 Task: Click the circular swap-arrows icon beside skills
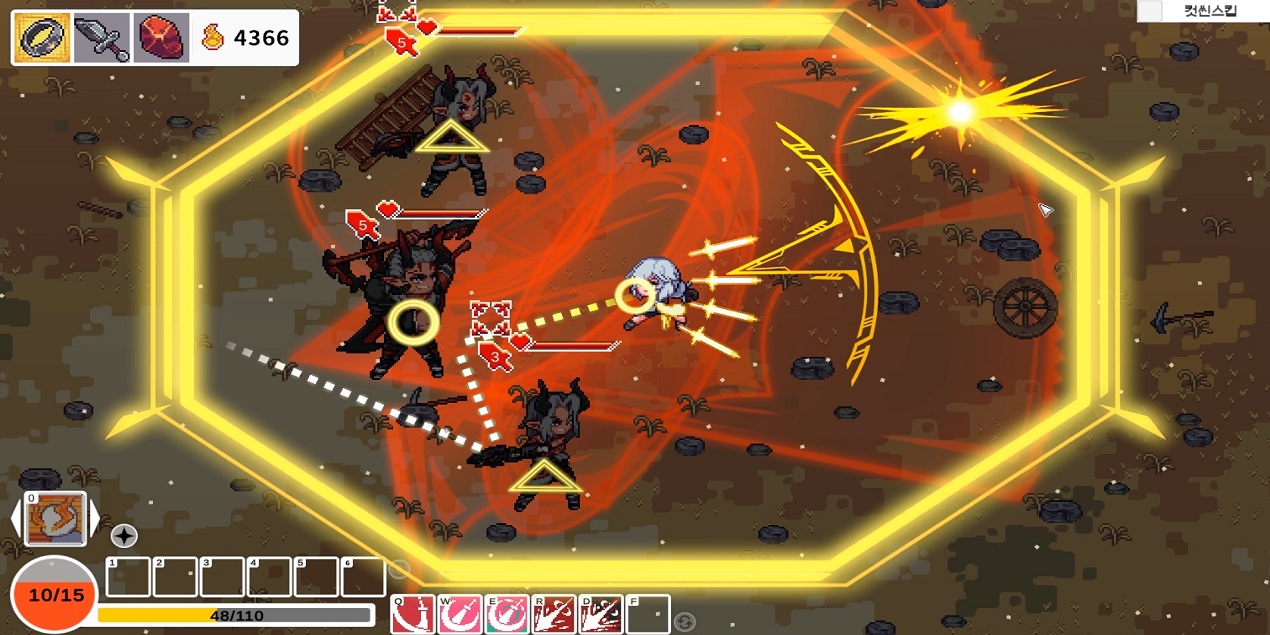pos(684,622)
